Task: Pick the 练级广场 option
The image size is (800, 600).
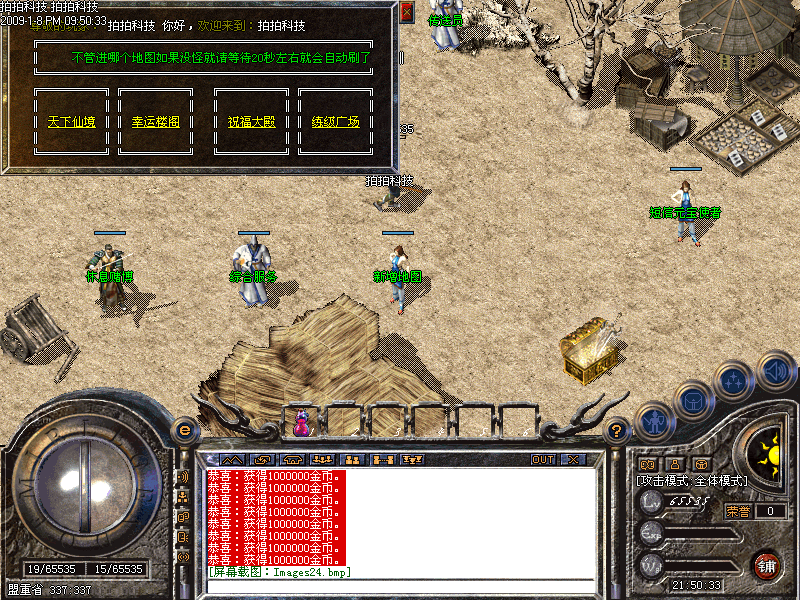Action: [x=335, y=122]
